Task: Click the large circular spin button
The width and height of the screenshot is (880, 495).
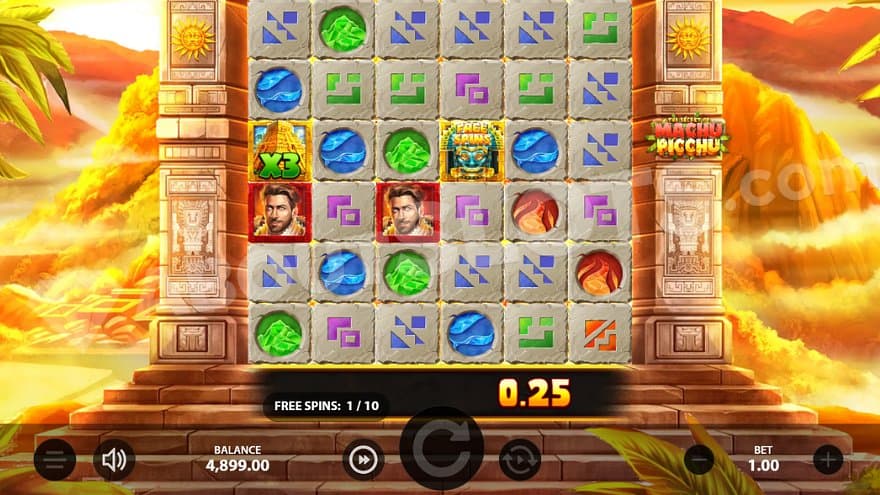Action: [x=442, y=452]
